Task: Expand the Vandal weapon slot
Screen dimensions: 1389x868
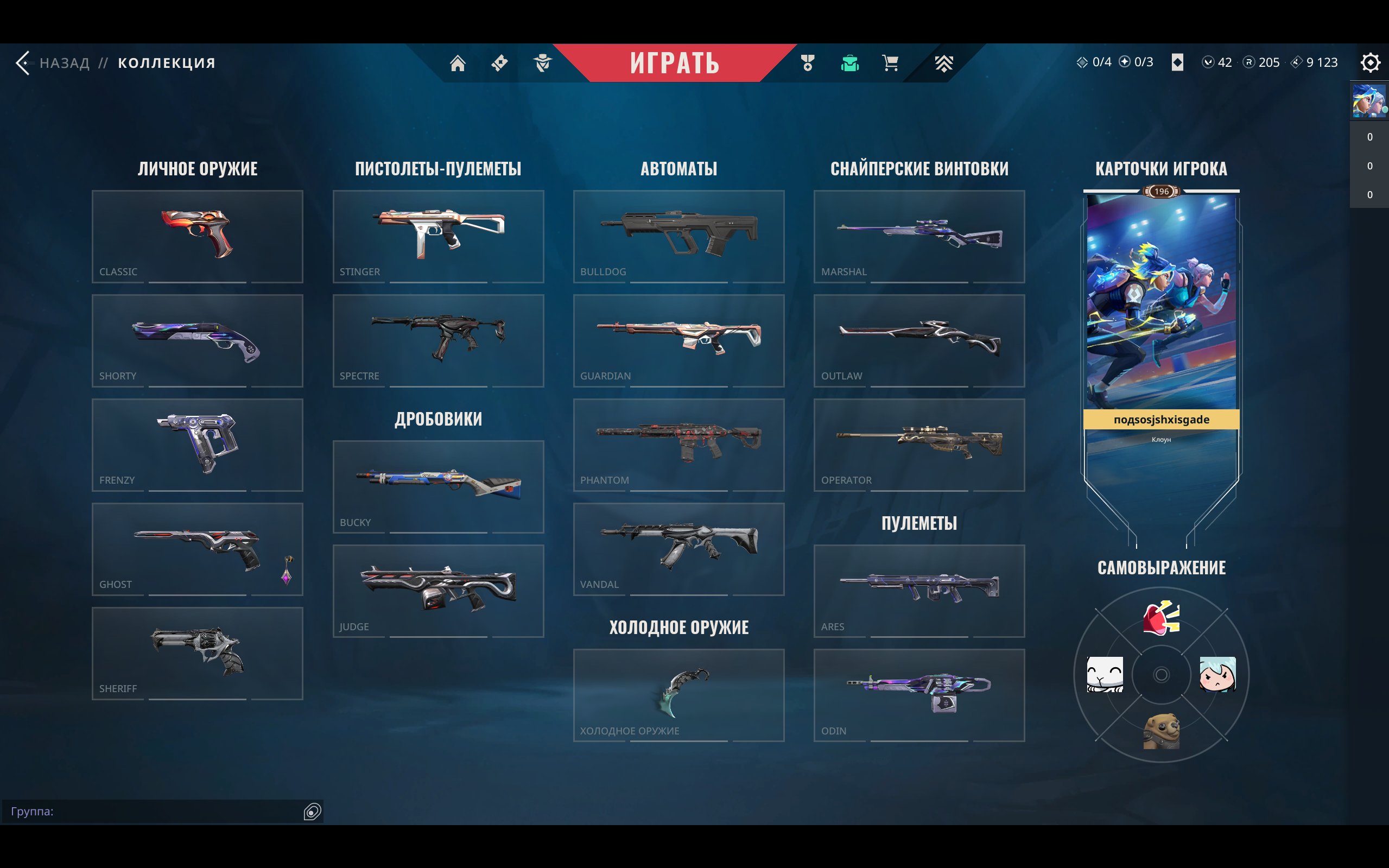Action: (x=678, y=550)
